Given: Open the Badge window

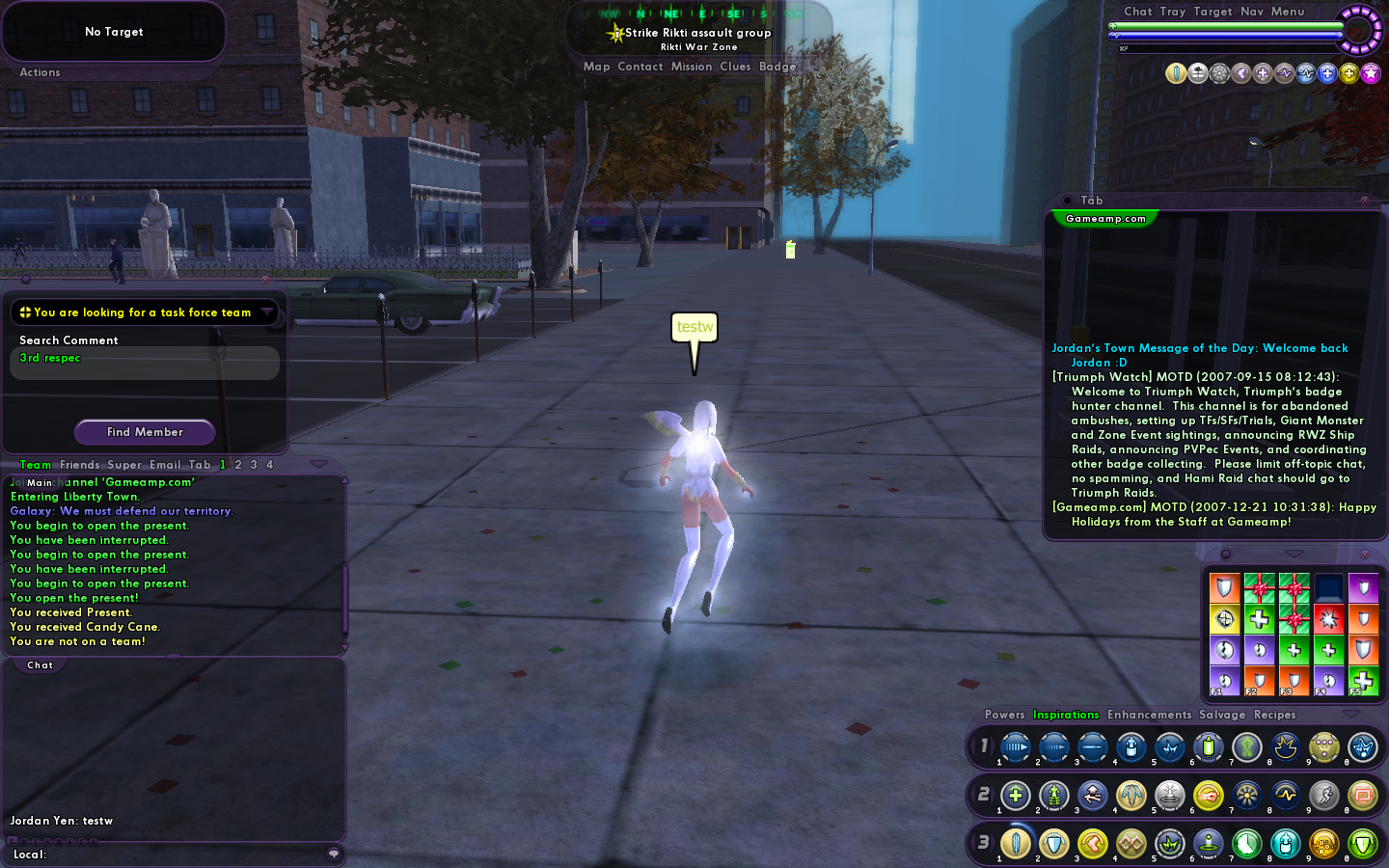Looking at the screenshot, I should pyautogui.click(x=777, y=67).
